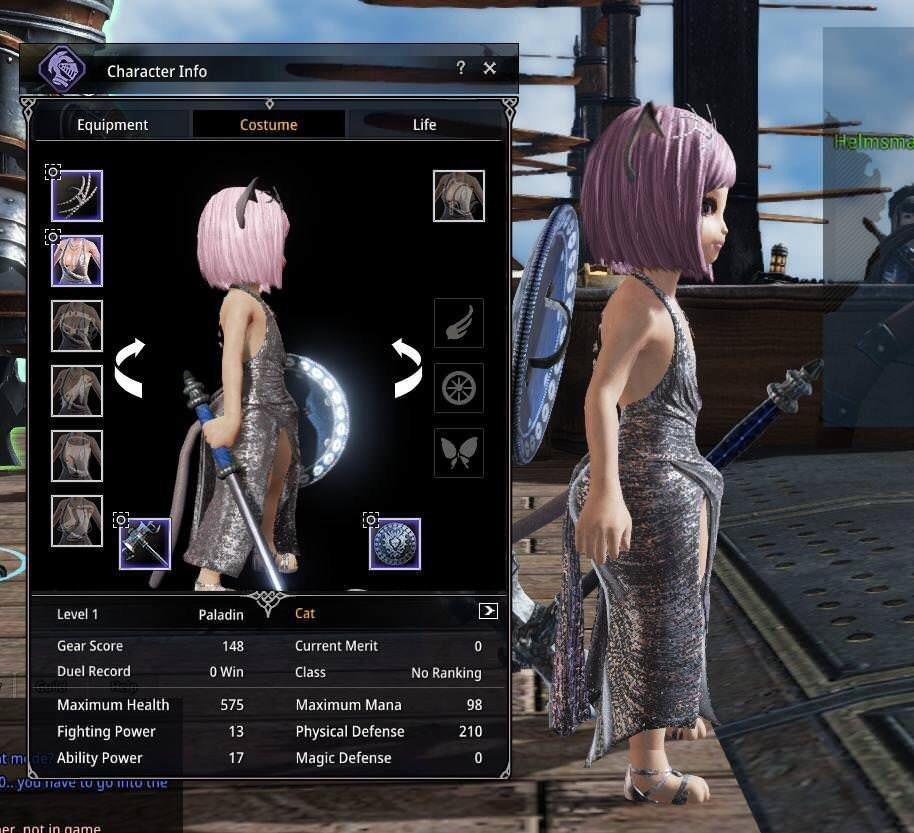Image resolution: width=914 pixels, height=833 pixels.
Task: Choose the round shield costume slot
Action: tap(395, 544)
